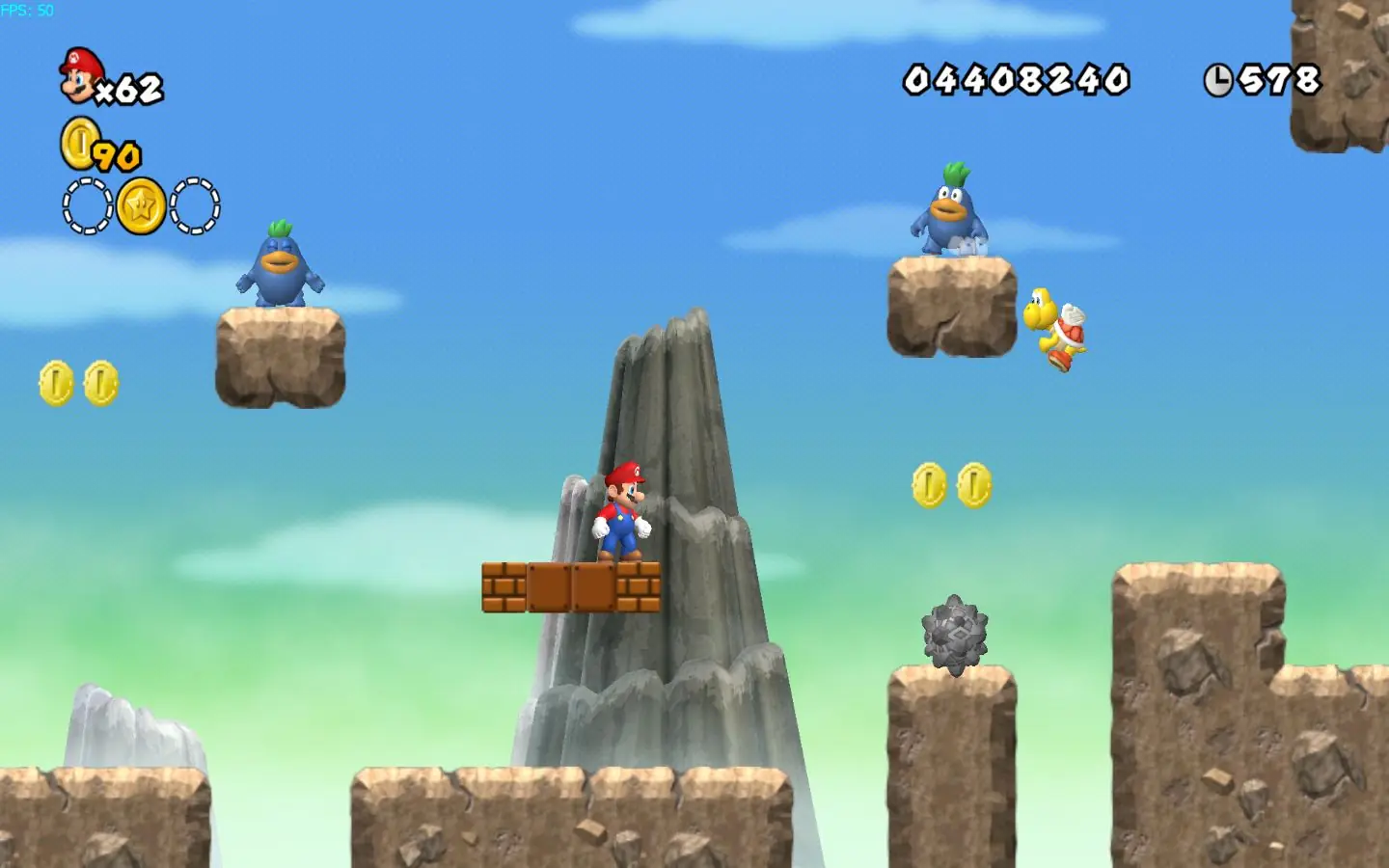
Task: Select the gold coin counter icon
Action: click(x=79, y=144)
